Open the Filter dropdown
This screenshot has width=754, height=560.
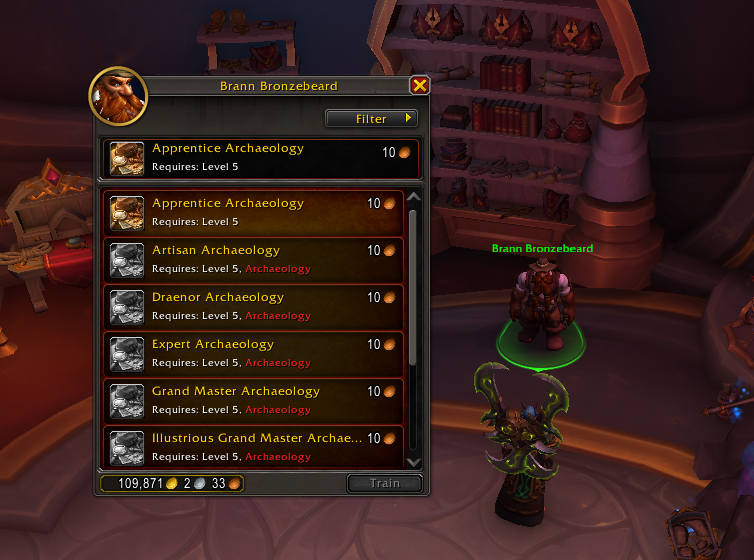point(371,119)
